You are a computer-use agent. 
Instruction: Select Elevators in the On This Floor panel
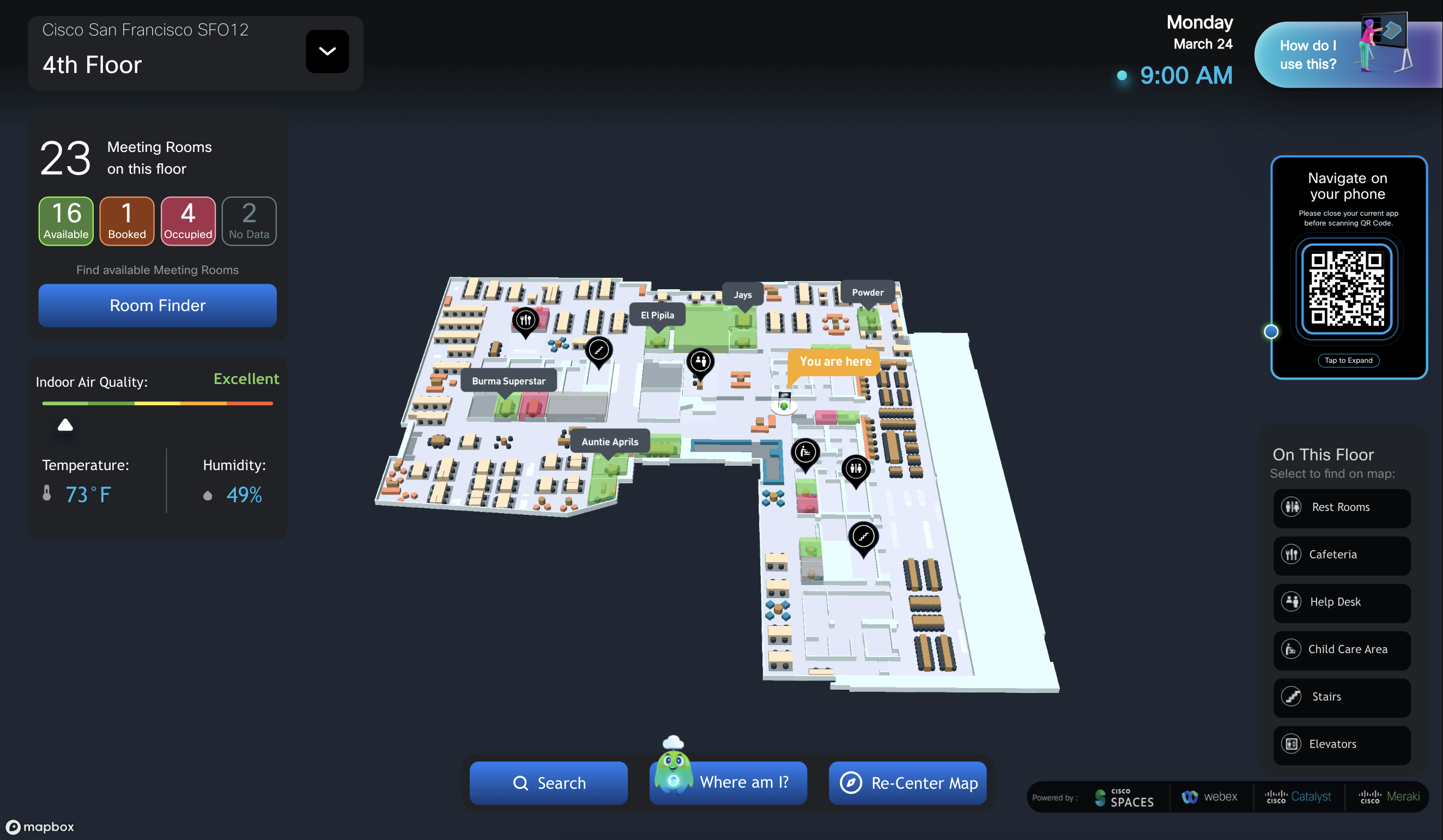[x=1342, y=744]
